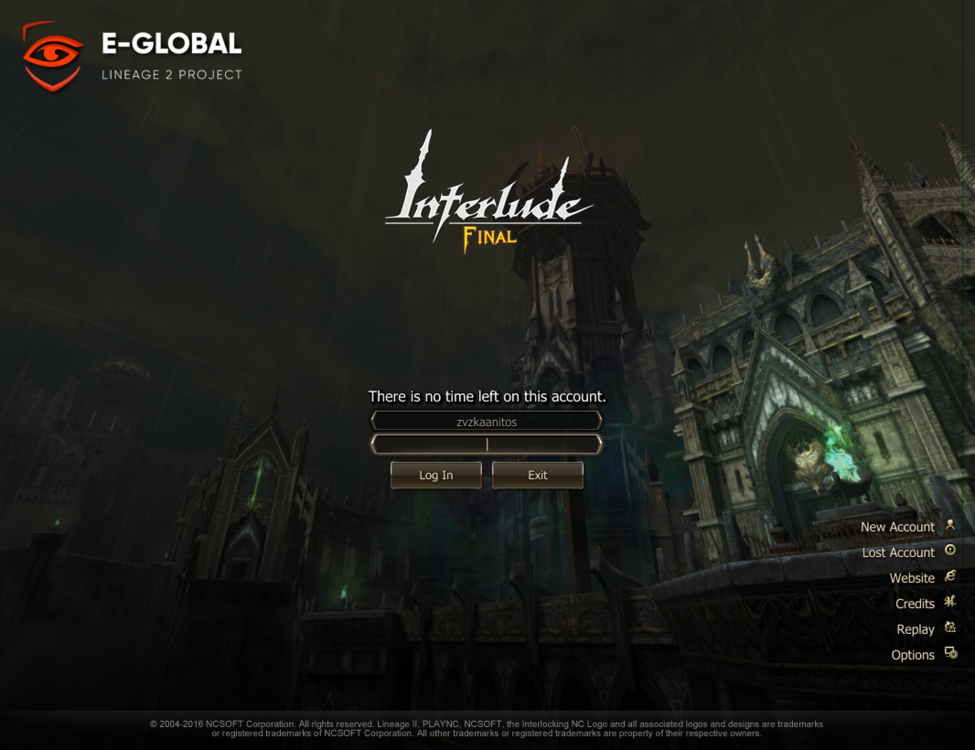This screenshot has height=750, width=975.
Task: Exit the game client
Action: tap(537, 475)
